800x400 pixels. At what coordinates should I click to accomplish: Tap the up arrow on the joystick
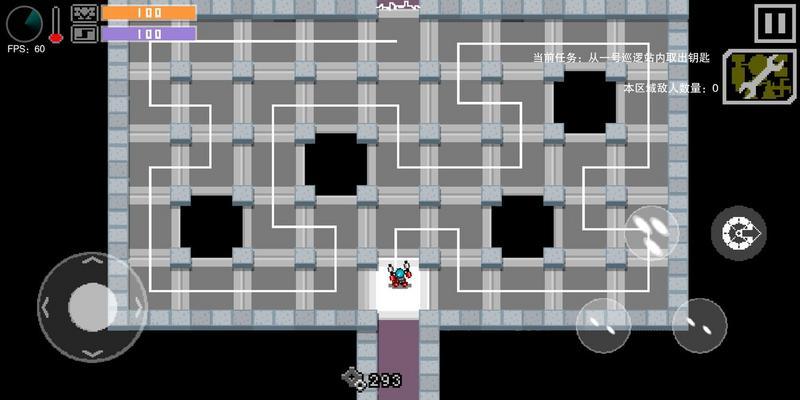pos(92,262)
